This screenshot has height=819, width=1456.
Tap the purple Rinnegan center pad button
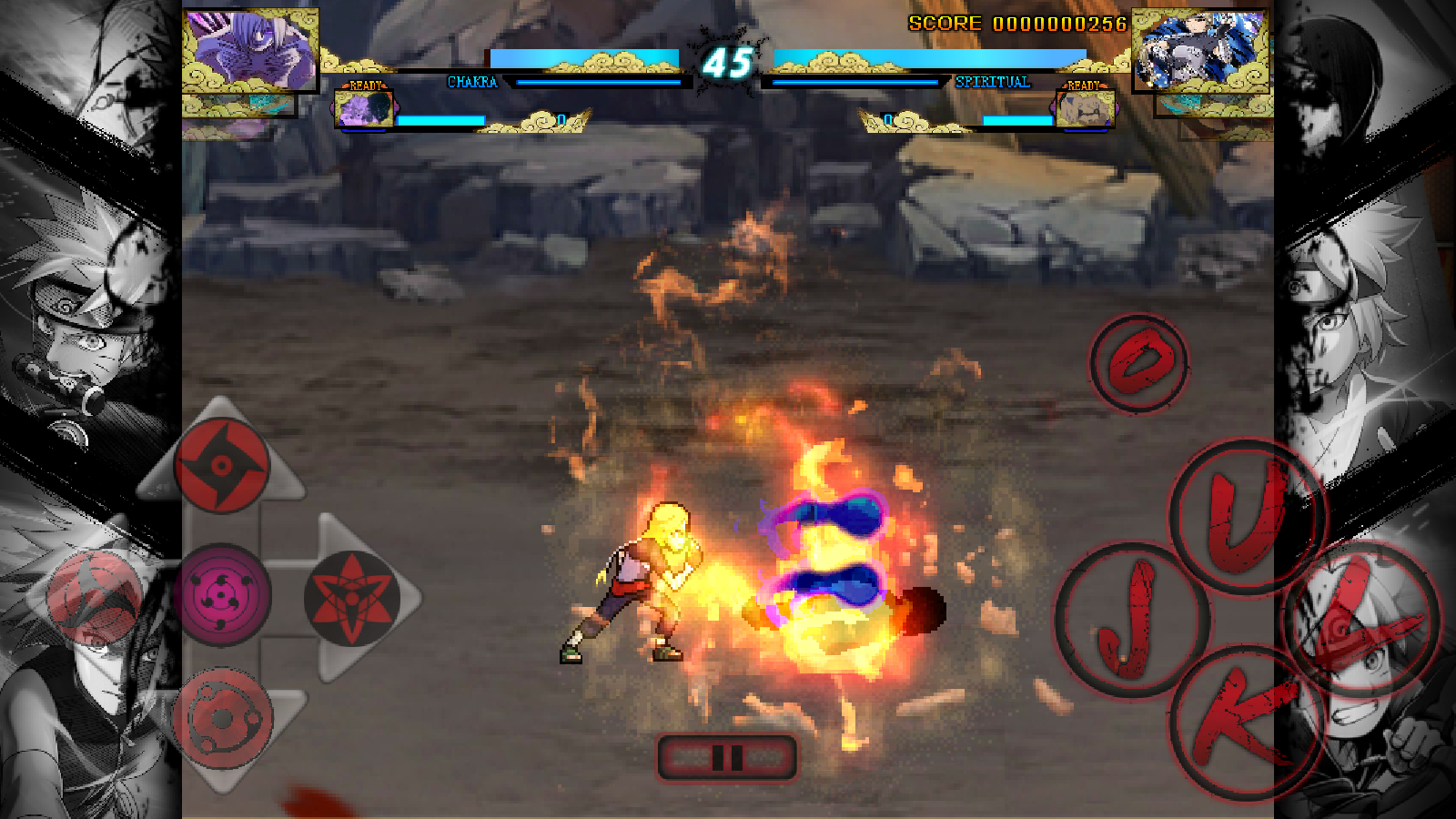[x=221, y=596]
